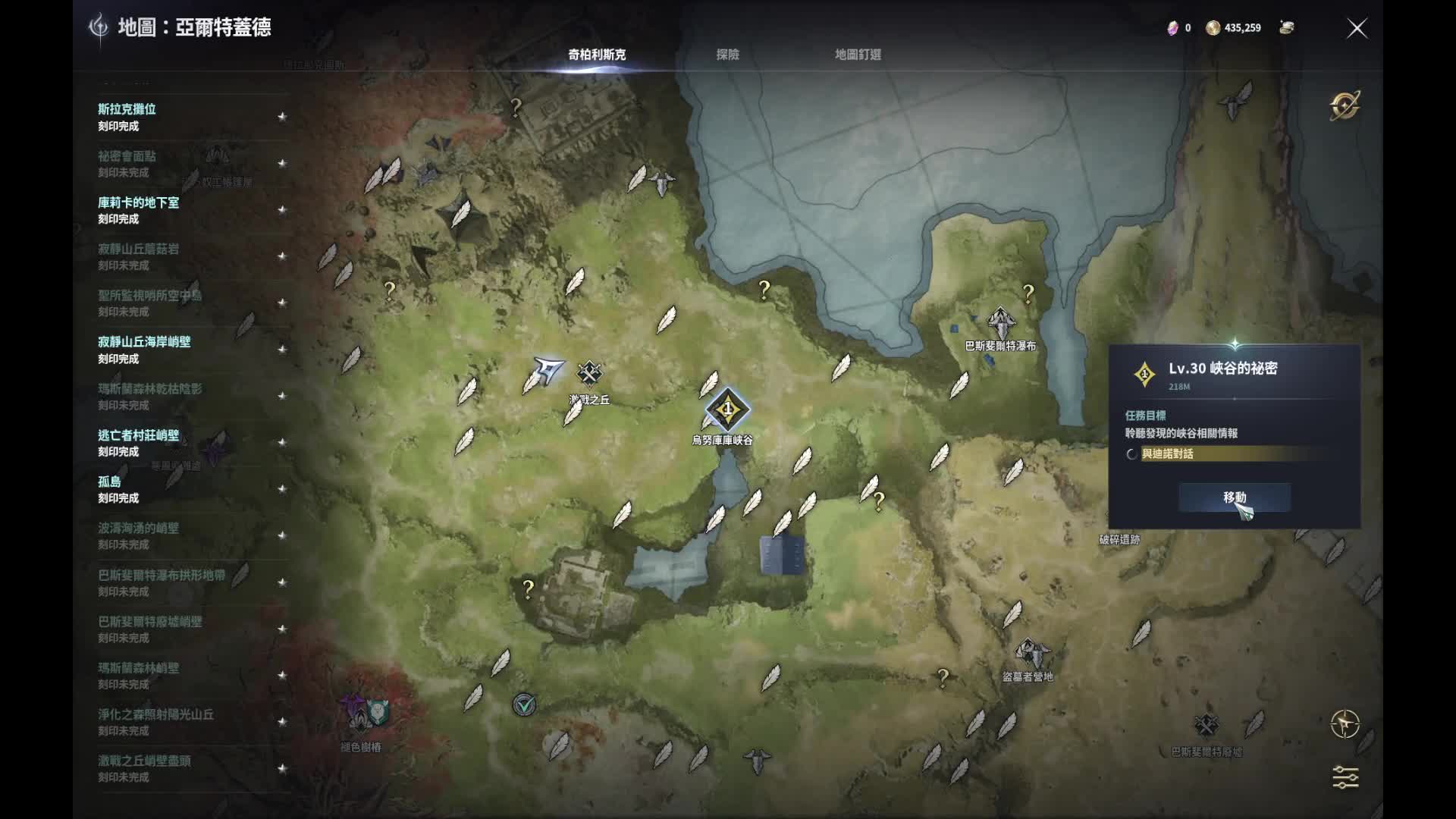This screenshot has width=1456, height=819.
Task: Click the 巴斯斐爾特瀑布 waypoint marker
Action: (1001, 324)
